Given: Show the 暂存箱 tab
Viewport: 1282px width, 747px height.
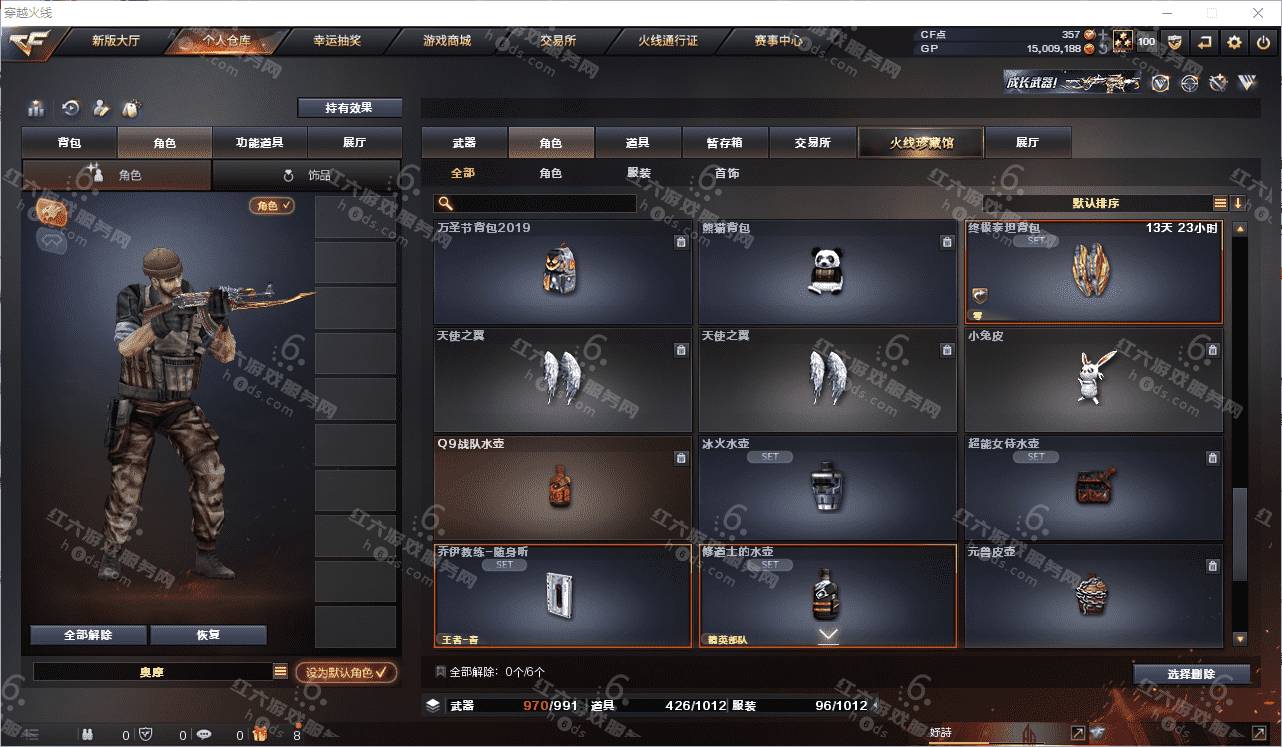Looking at the screenshot, I should (x=725, y=143).
